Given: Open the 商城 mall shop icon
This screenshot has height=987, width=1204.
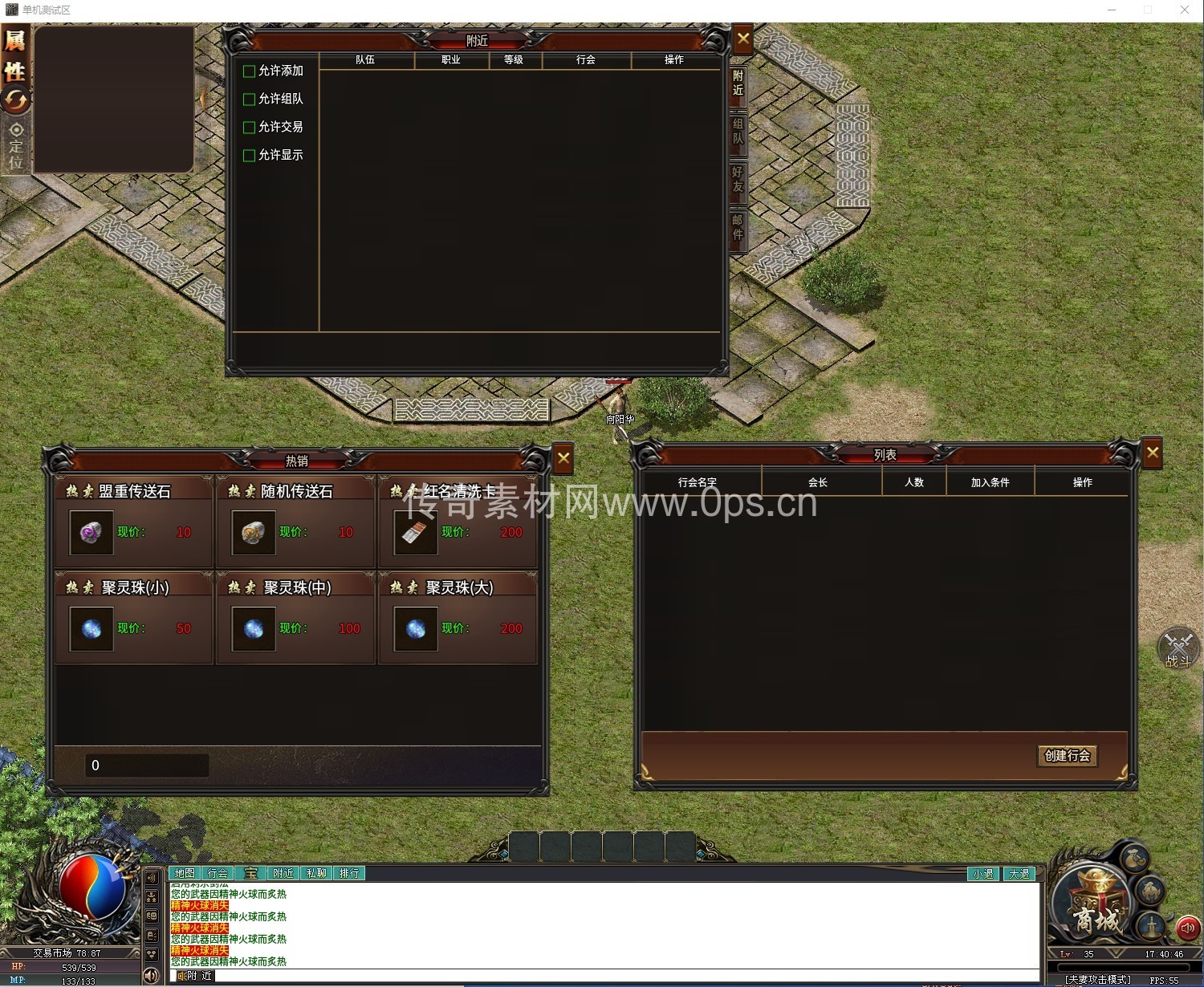Looking at the screenshot, I should [x=1095, y=910].
